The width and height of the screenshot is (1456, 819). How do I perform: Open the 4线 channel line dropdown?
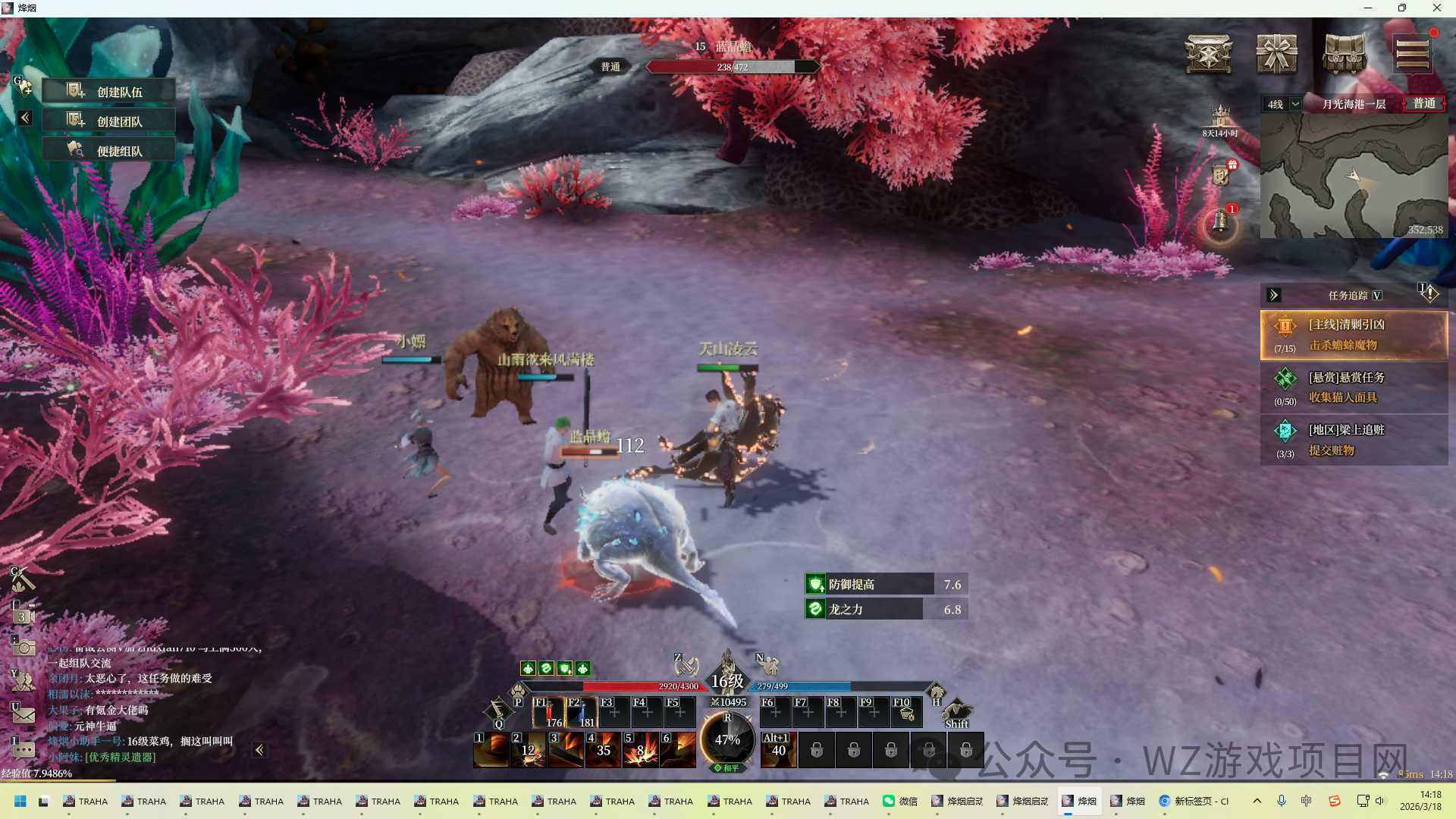[1283, 104]
